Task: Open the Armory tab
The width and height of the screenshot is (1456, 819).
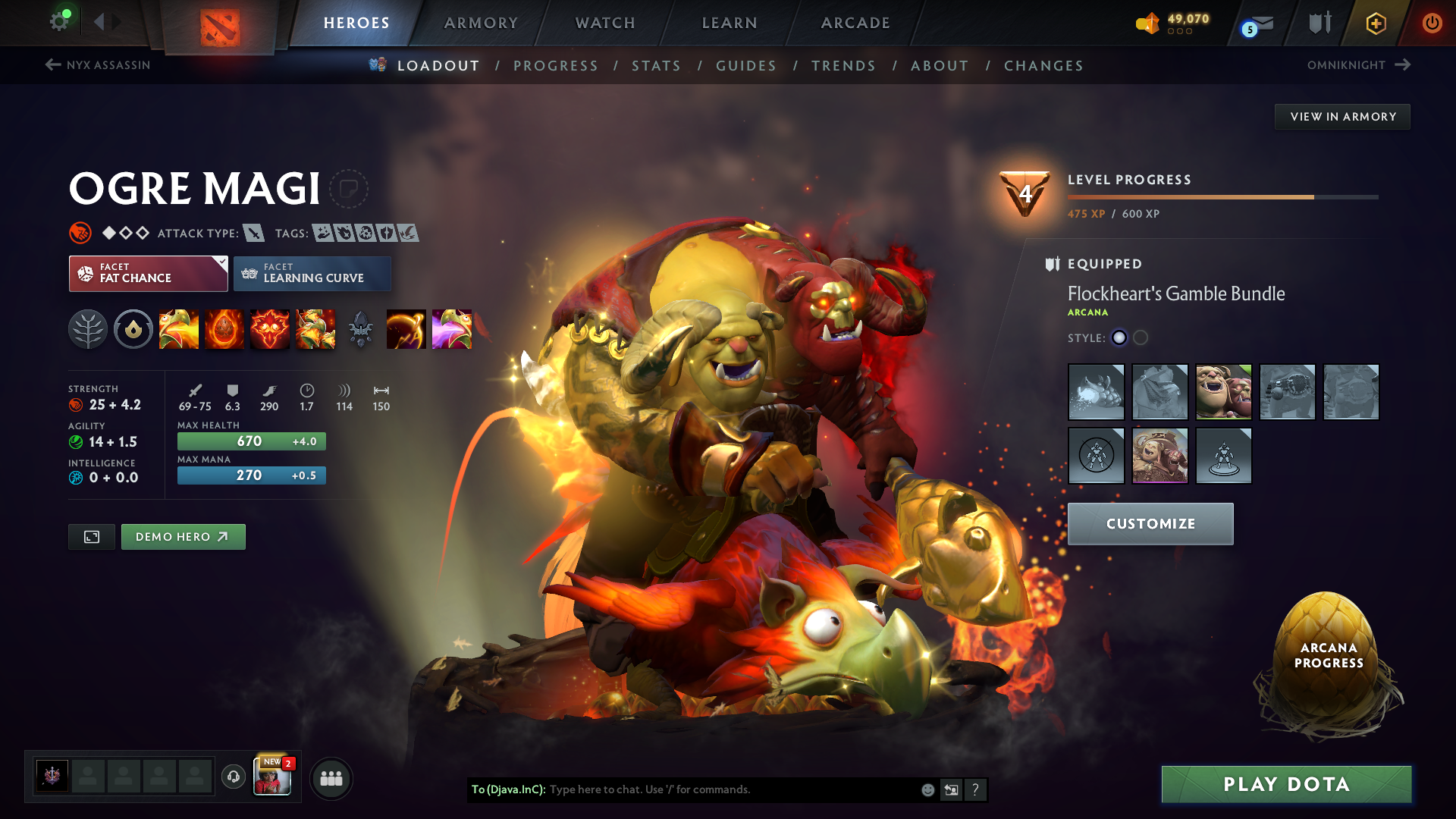Action: [x=481, y=23]
